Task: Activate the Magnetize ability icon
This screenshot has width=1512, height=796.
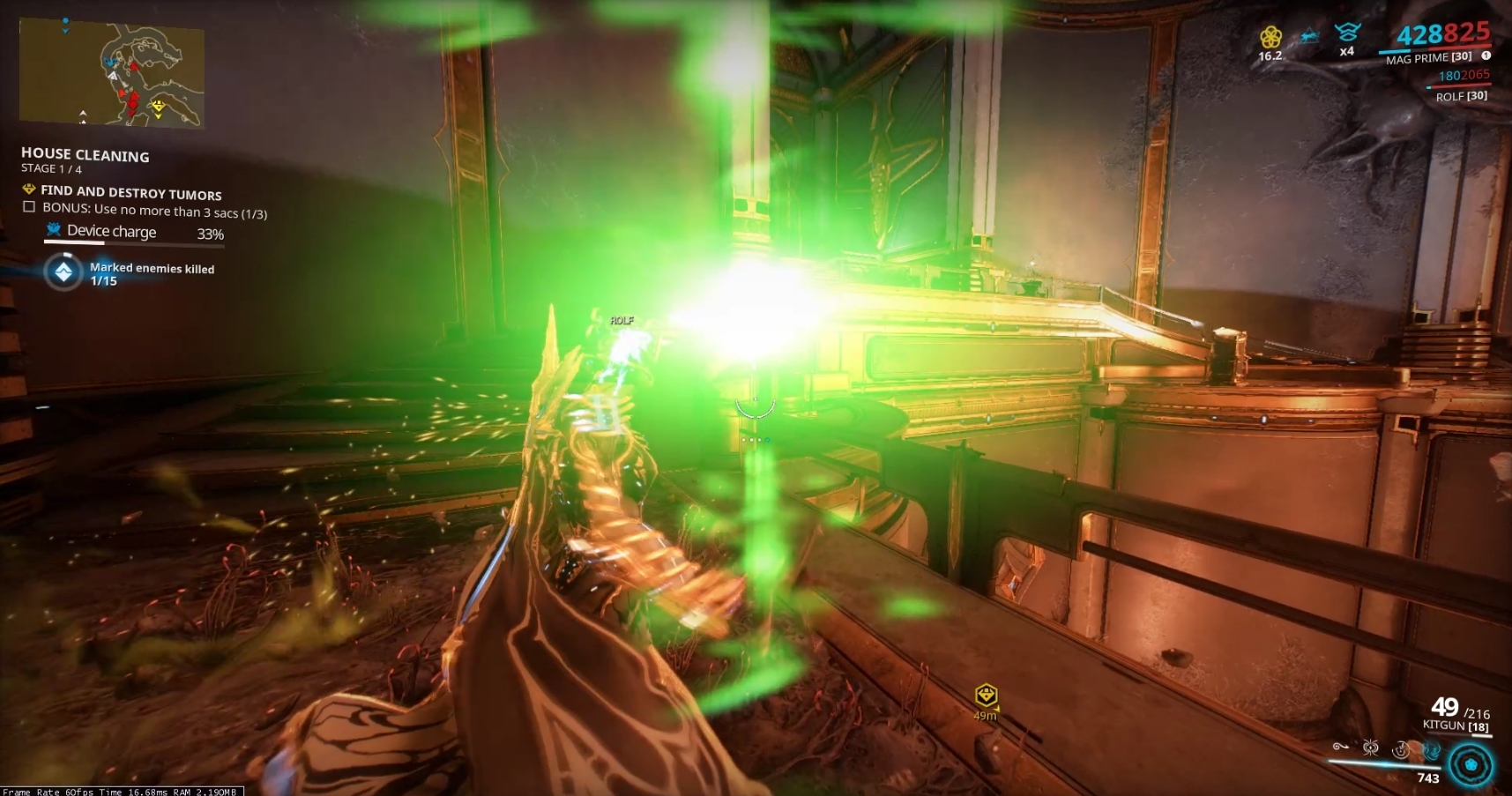Action: (1370, 748)
